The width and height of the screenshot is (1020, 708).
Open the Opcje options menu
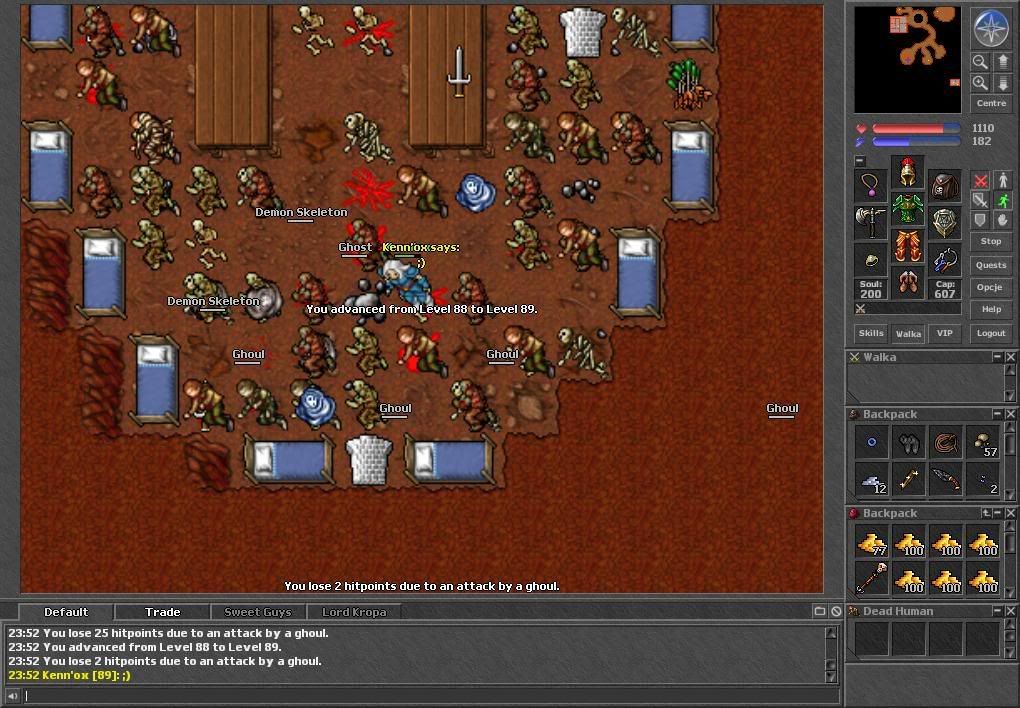point(990,287)
